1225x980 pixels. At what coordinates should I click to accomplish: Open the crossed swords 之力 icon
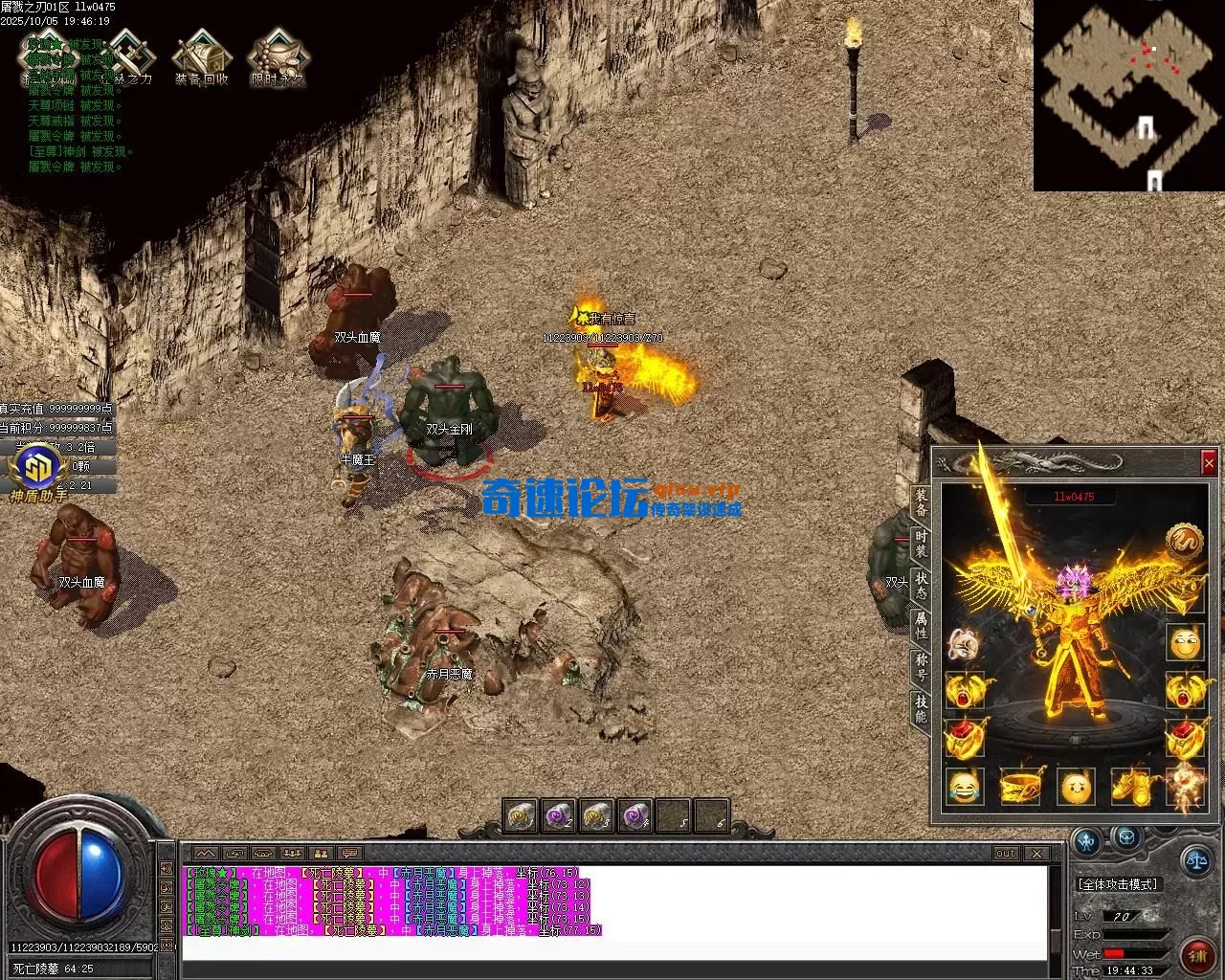pos(128,56)
